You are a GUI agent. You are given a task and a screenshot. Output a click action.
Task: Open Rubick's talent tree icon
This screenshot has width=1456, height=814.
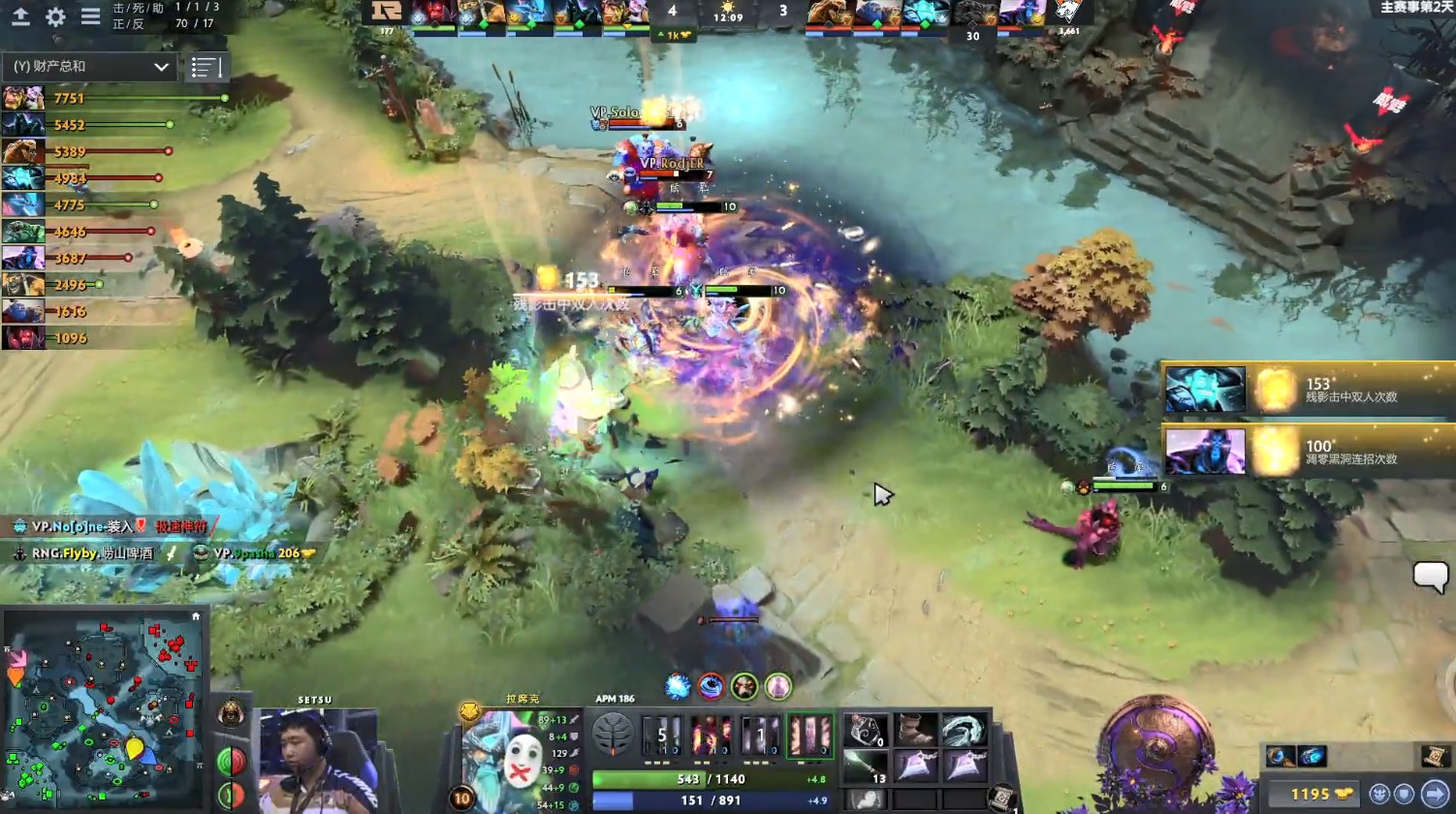click(613, 734)
